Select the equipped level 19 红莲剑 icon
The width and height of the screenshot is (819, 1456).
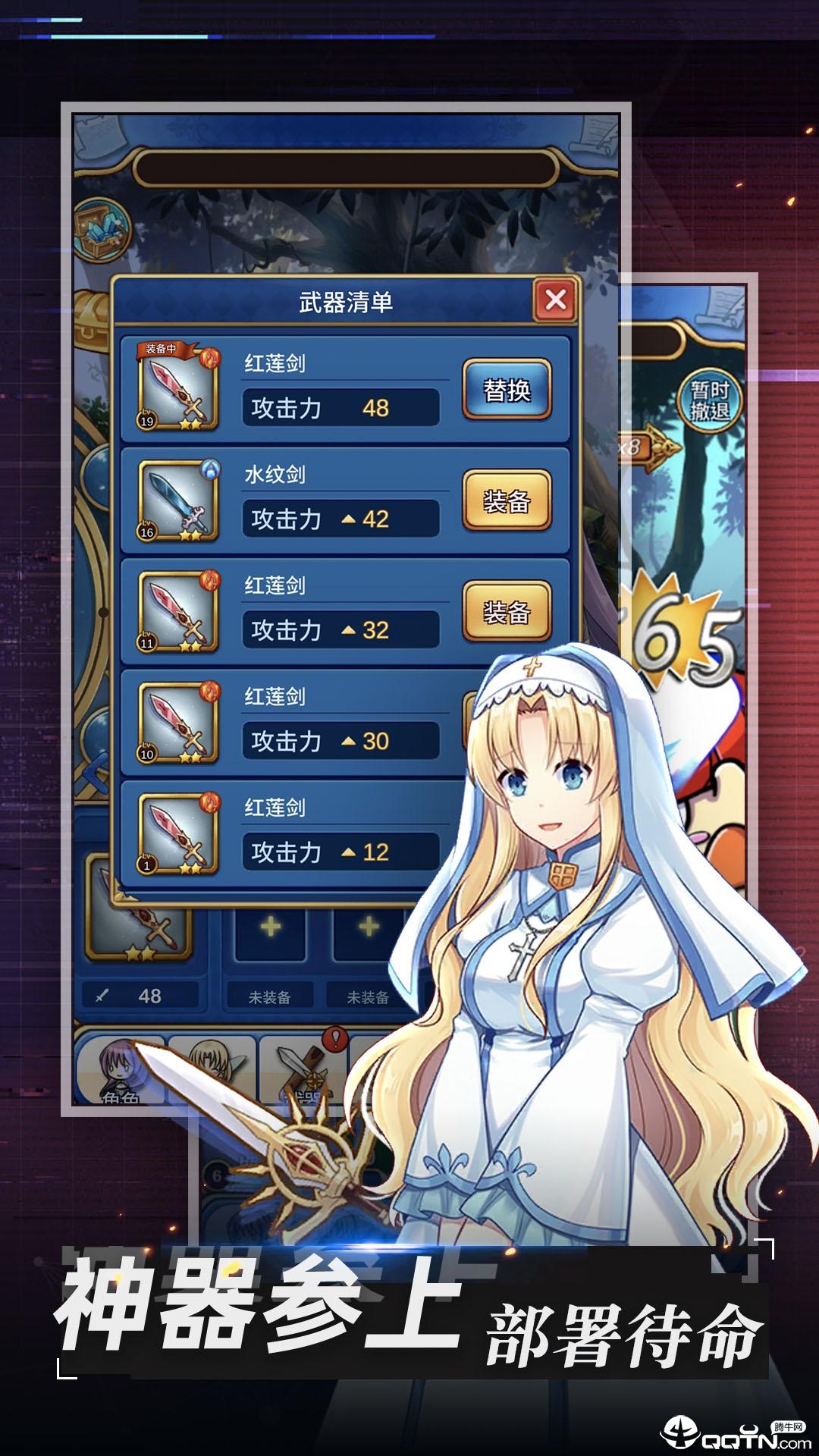pos(178,388)
